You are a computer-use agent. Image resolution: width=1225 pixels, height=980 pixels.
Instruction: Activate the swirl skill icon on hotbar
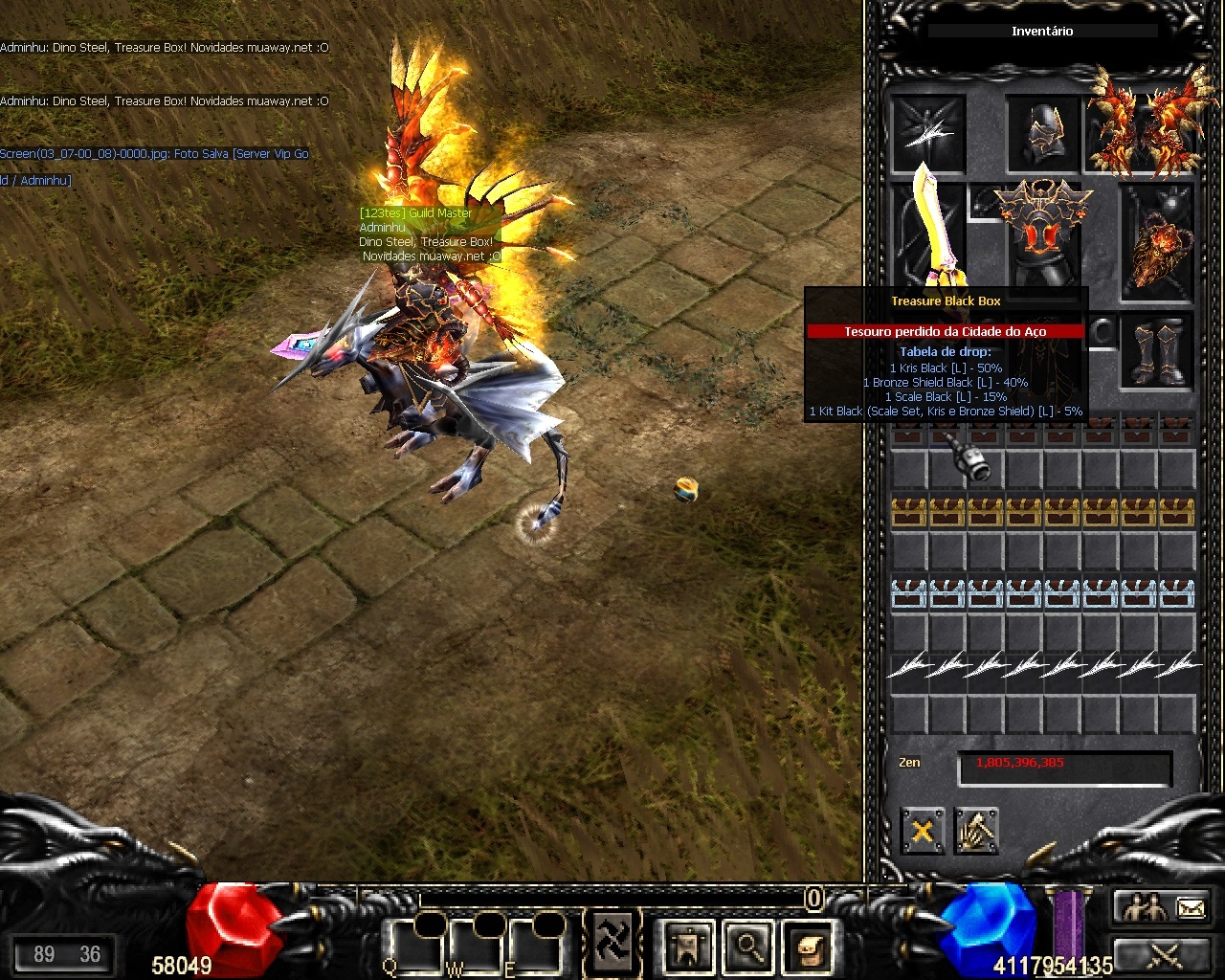click(612, 942)
